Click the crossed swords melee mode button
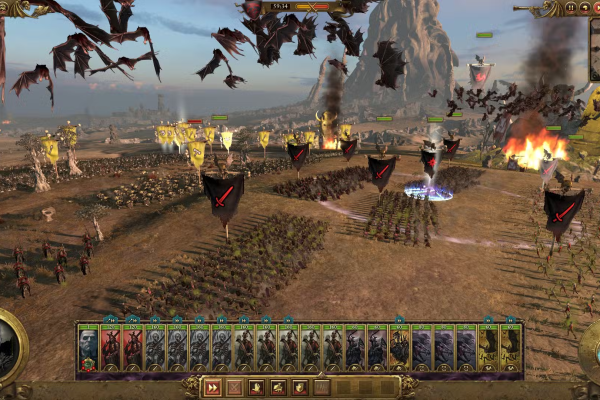Image resolution: width=600 pixels, height=400 pixels. (234, 387)
